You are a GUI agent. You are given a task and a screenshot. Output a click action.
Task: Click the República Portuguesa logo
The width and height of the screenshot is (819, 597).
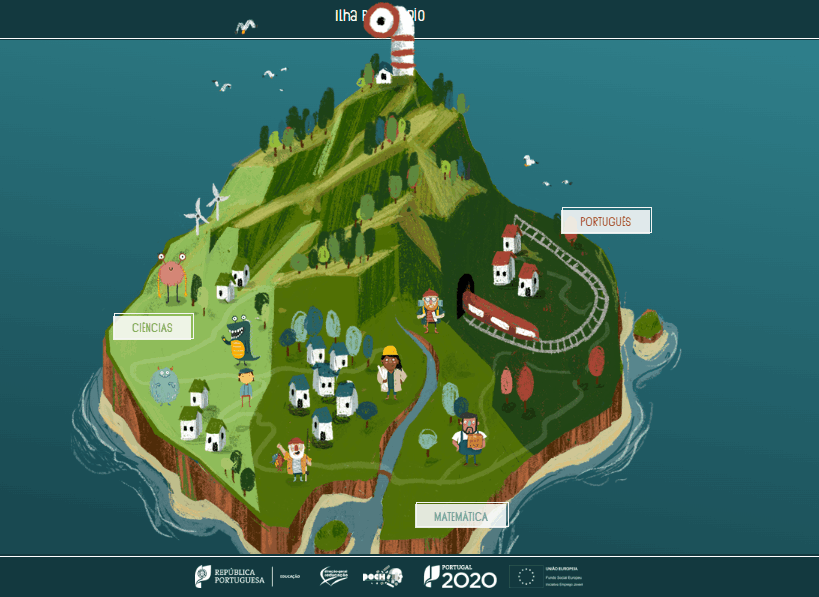point(230,577)
